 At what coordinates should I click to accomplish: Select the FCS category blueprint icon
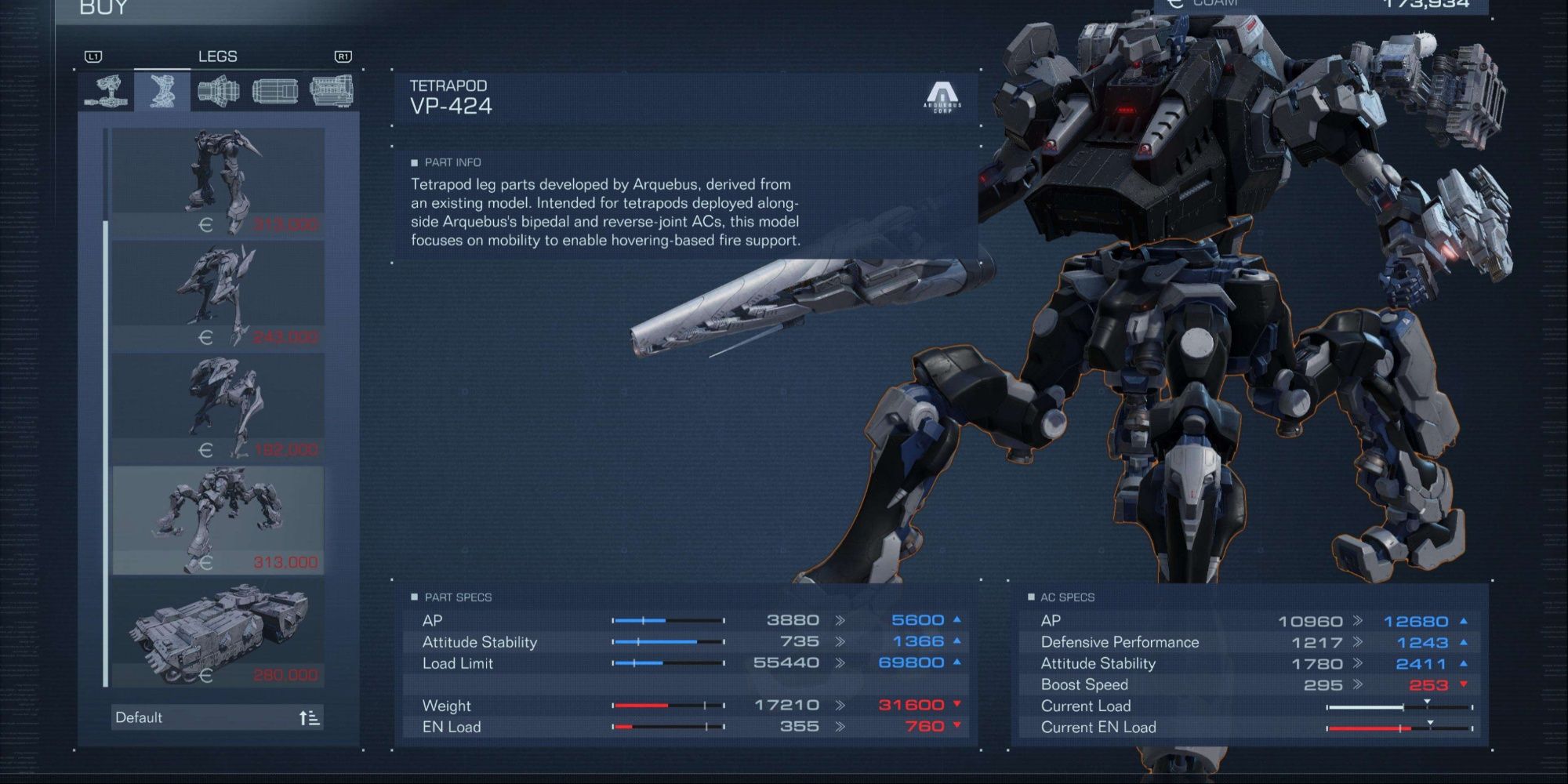(274, 89)
